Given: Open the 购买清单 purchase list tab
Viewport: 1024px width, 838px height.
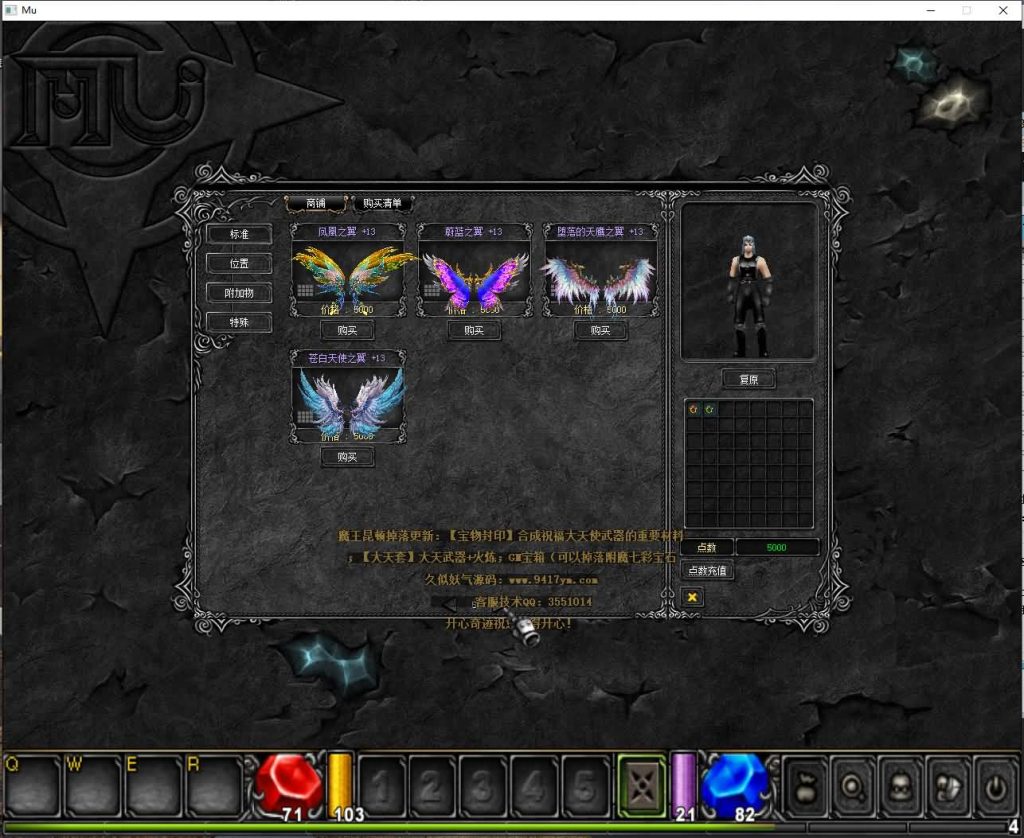Looking at the screenshot, I should [382, 203].
